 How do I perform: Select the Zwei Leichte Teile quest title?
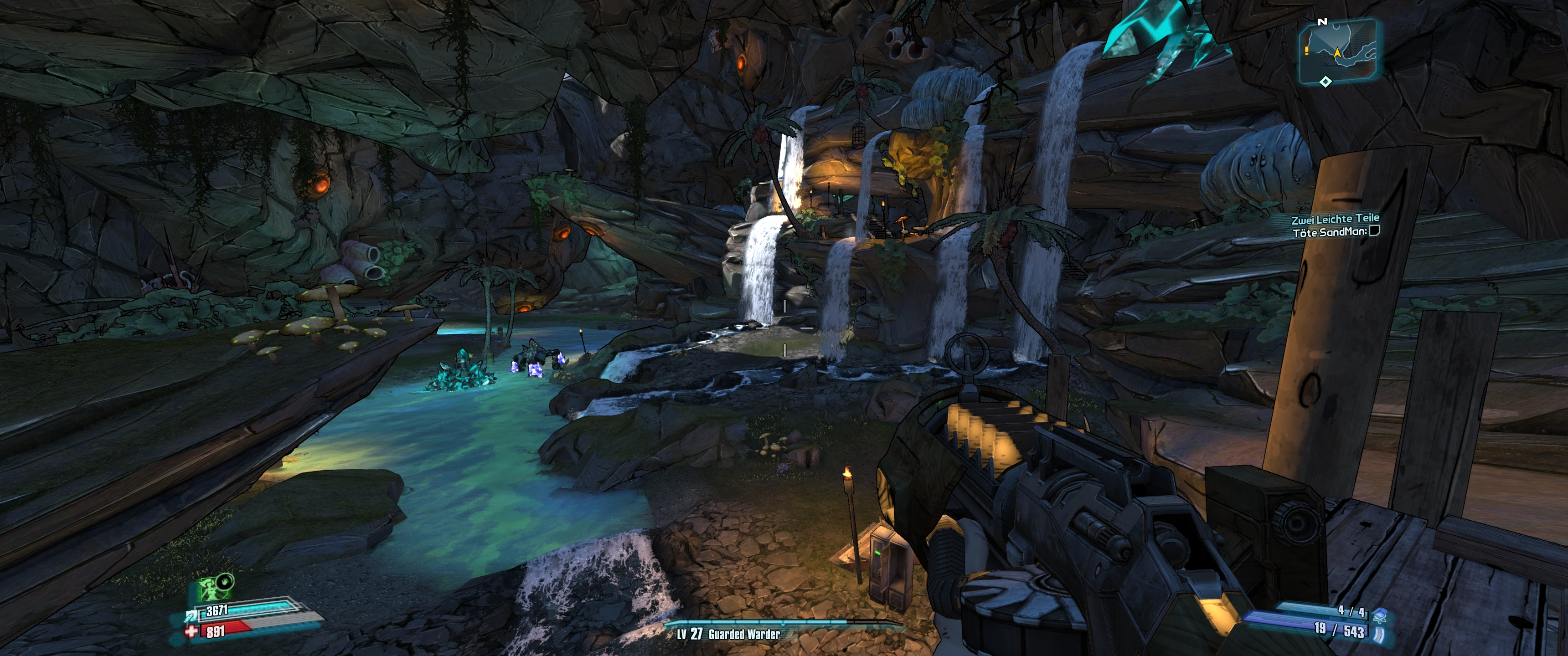[1335, 219]
